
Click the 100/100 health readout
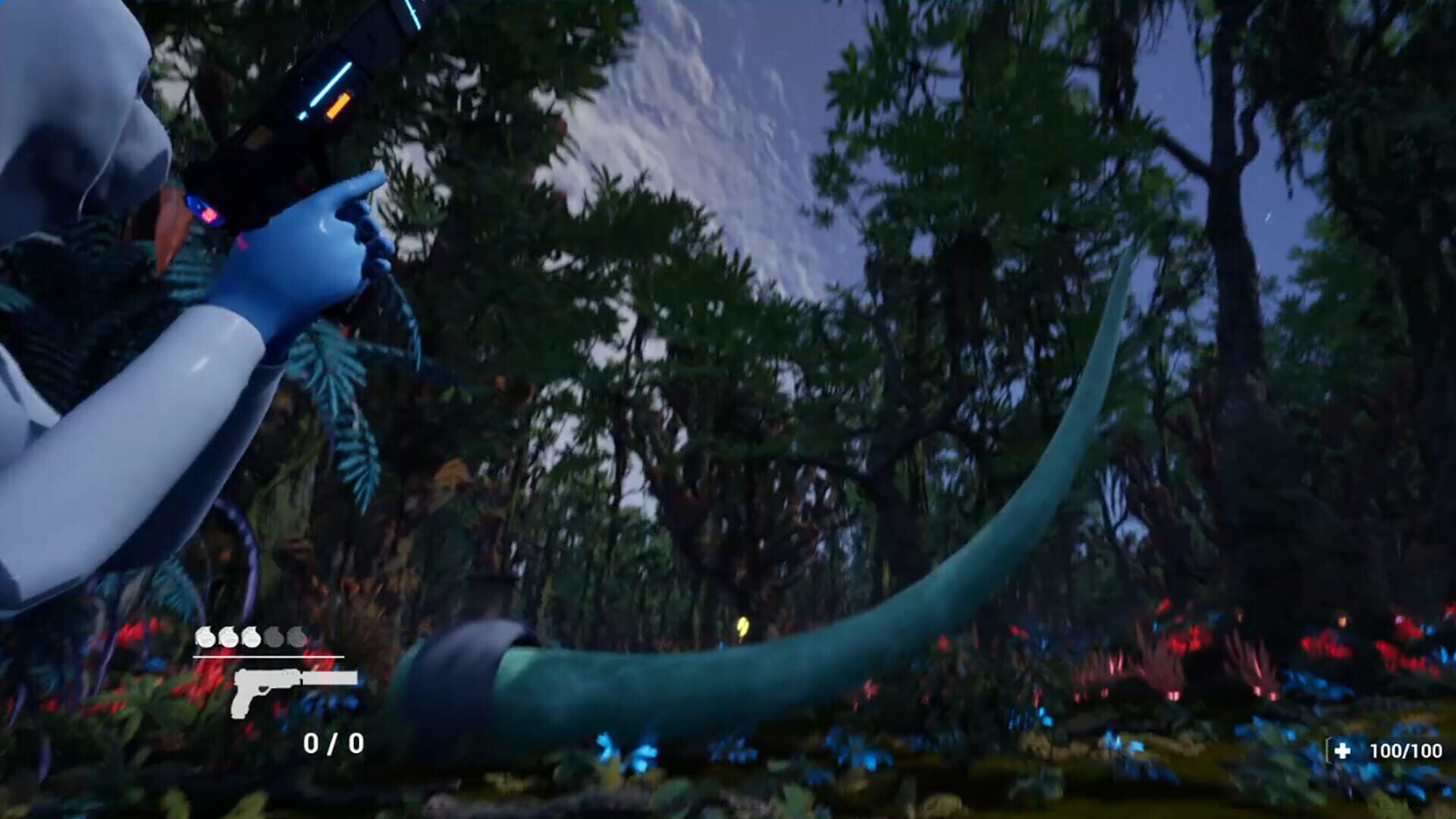pyautogui.click(x=1407, y=750)
